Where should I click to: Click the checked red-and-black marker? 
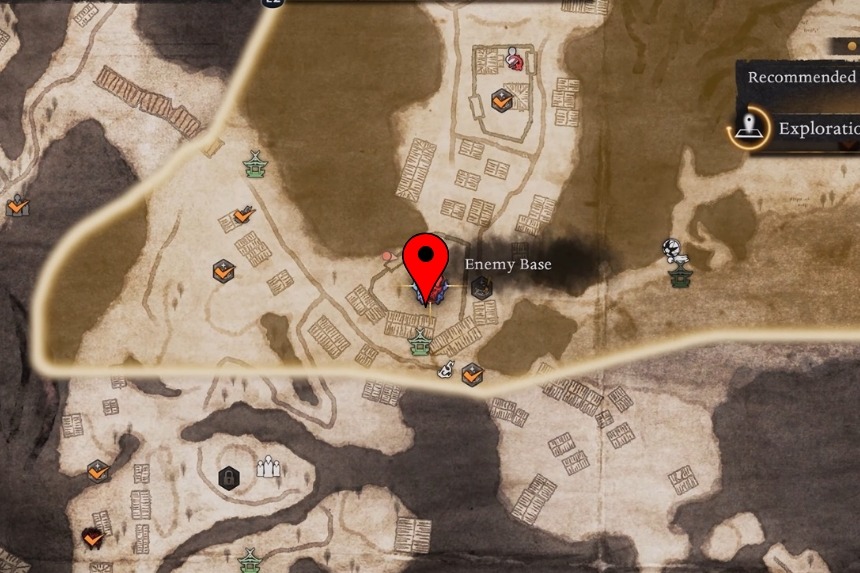click(93, 539)
